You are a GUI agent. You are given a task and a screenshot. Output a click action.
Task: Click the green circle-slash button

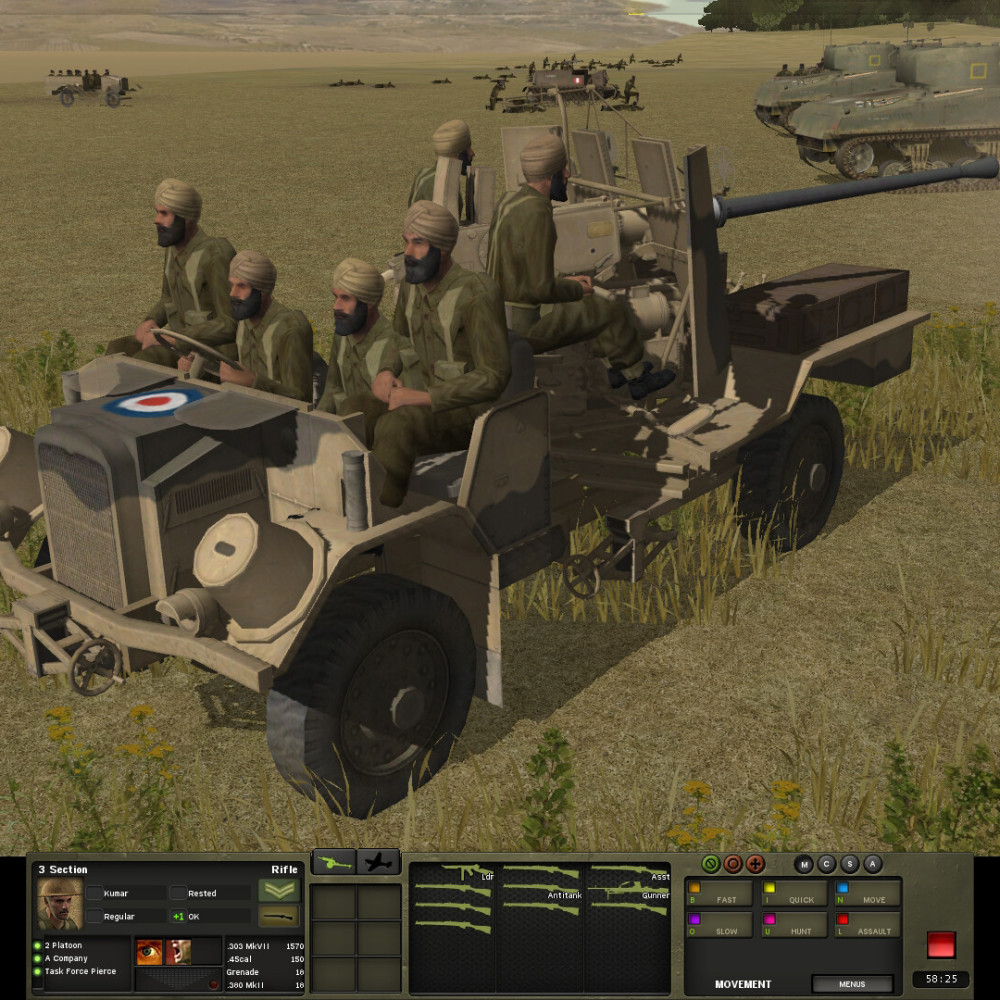pos(711,864)
